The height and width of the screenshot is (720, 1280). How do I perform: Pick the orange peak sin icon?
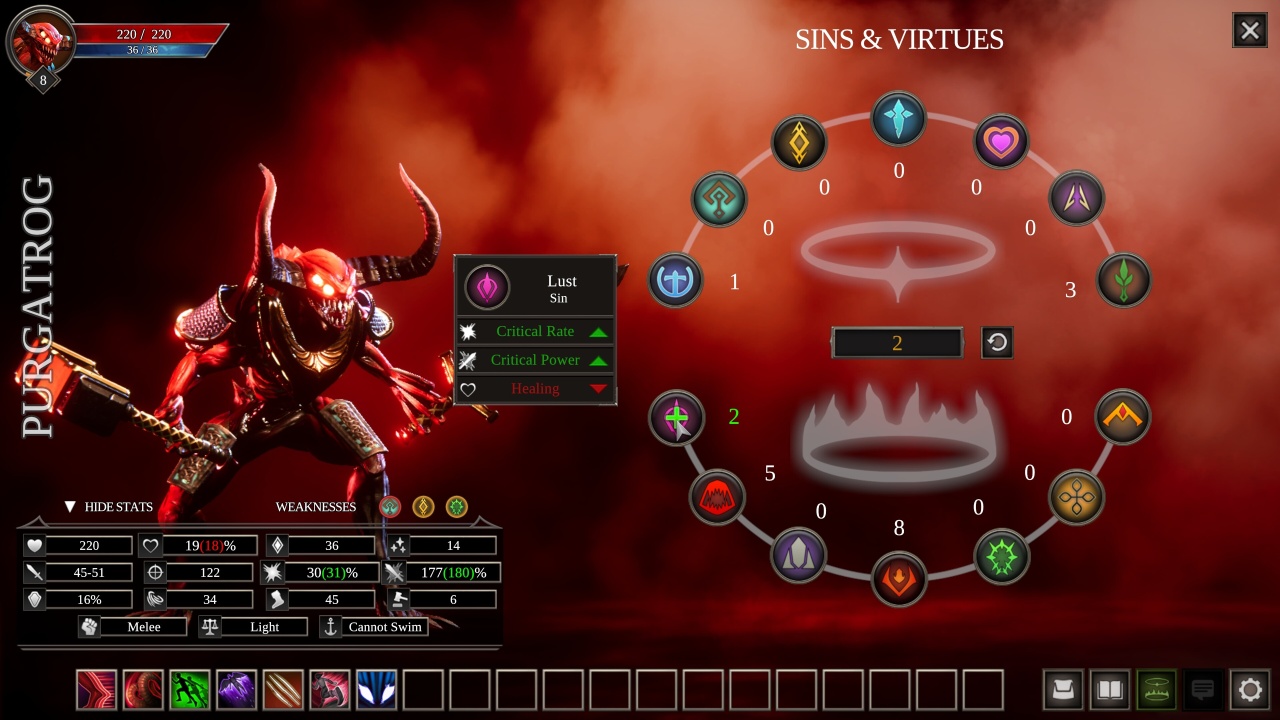click(x=1123, y=417)
